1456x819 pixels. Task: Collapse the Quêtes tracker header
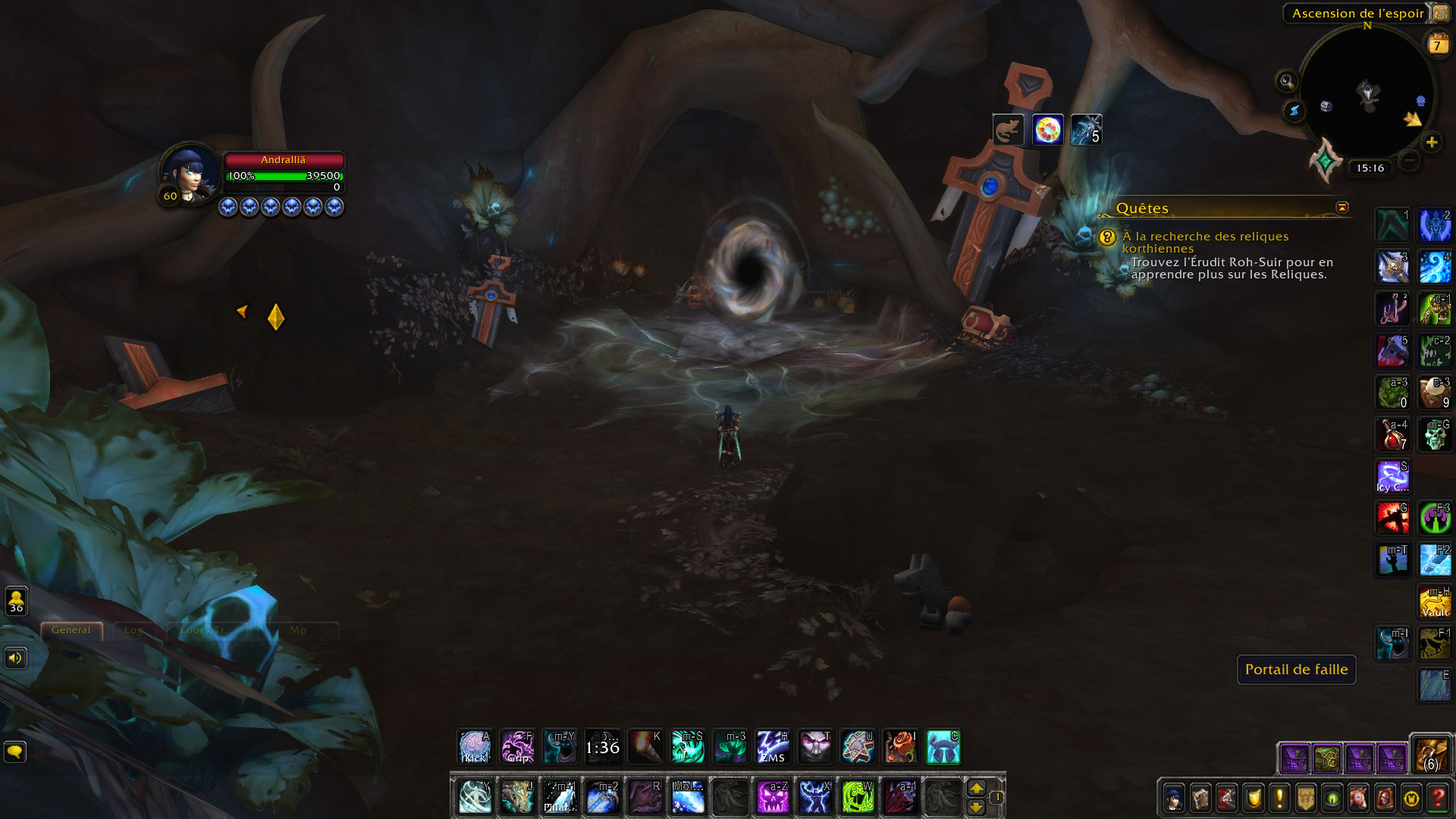coord(1342,207)
